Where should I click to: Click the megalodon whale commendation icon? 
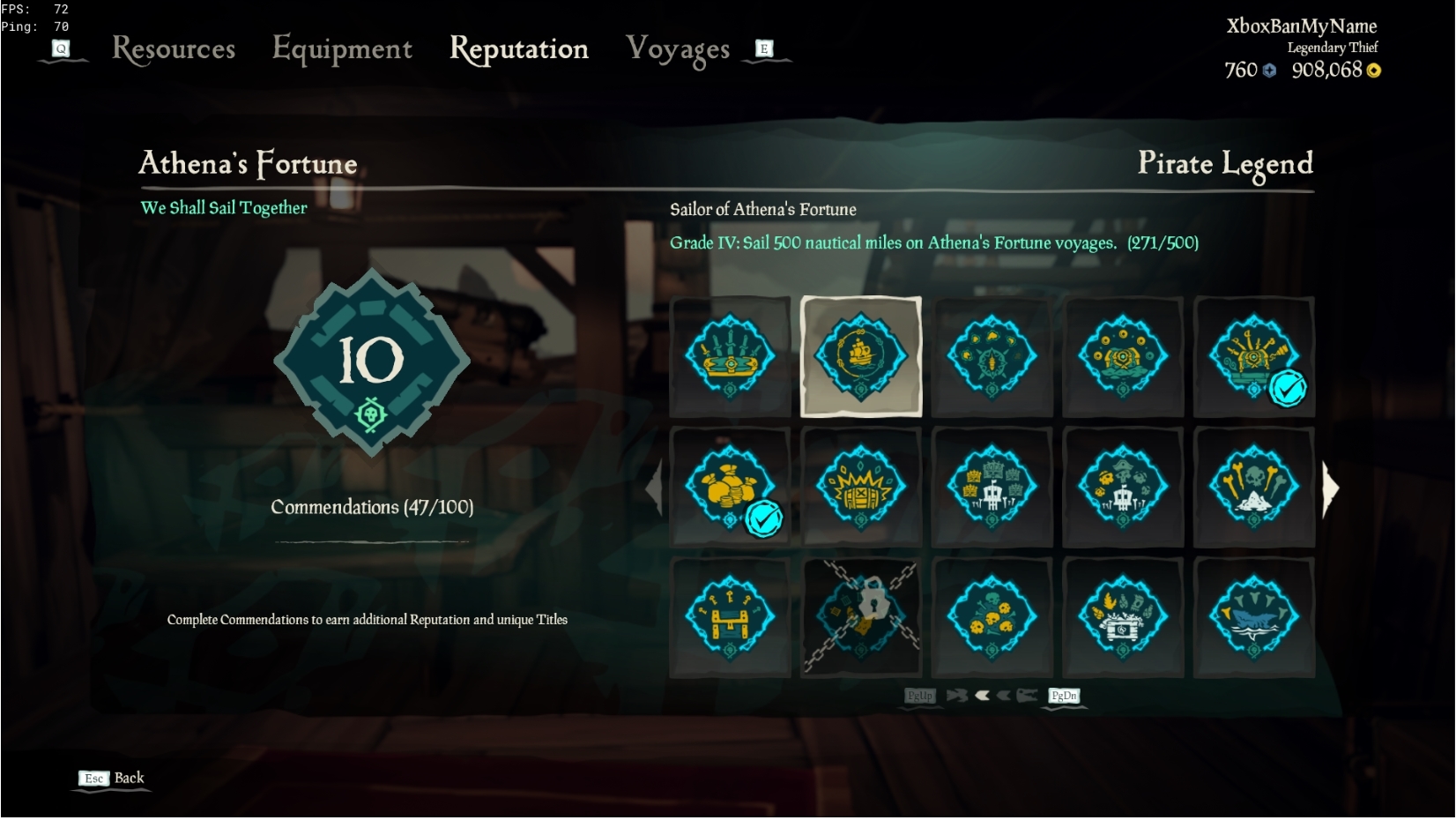coord(1254,618)
